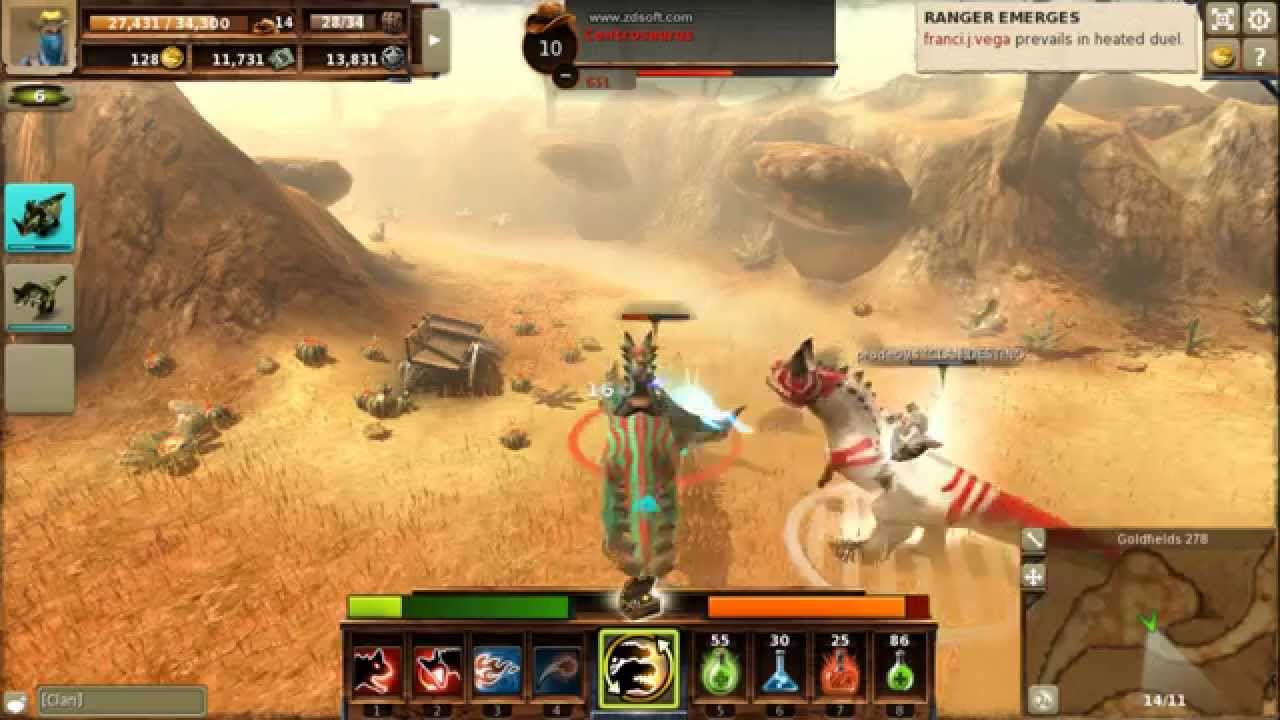Screen dimensions: 1280x720
Task: Activate the red dinosaur bite skill in slot 1
Action: [x=377, y=669]
